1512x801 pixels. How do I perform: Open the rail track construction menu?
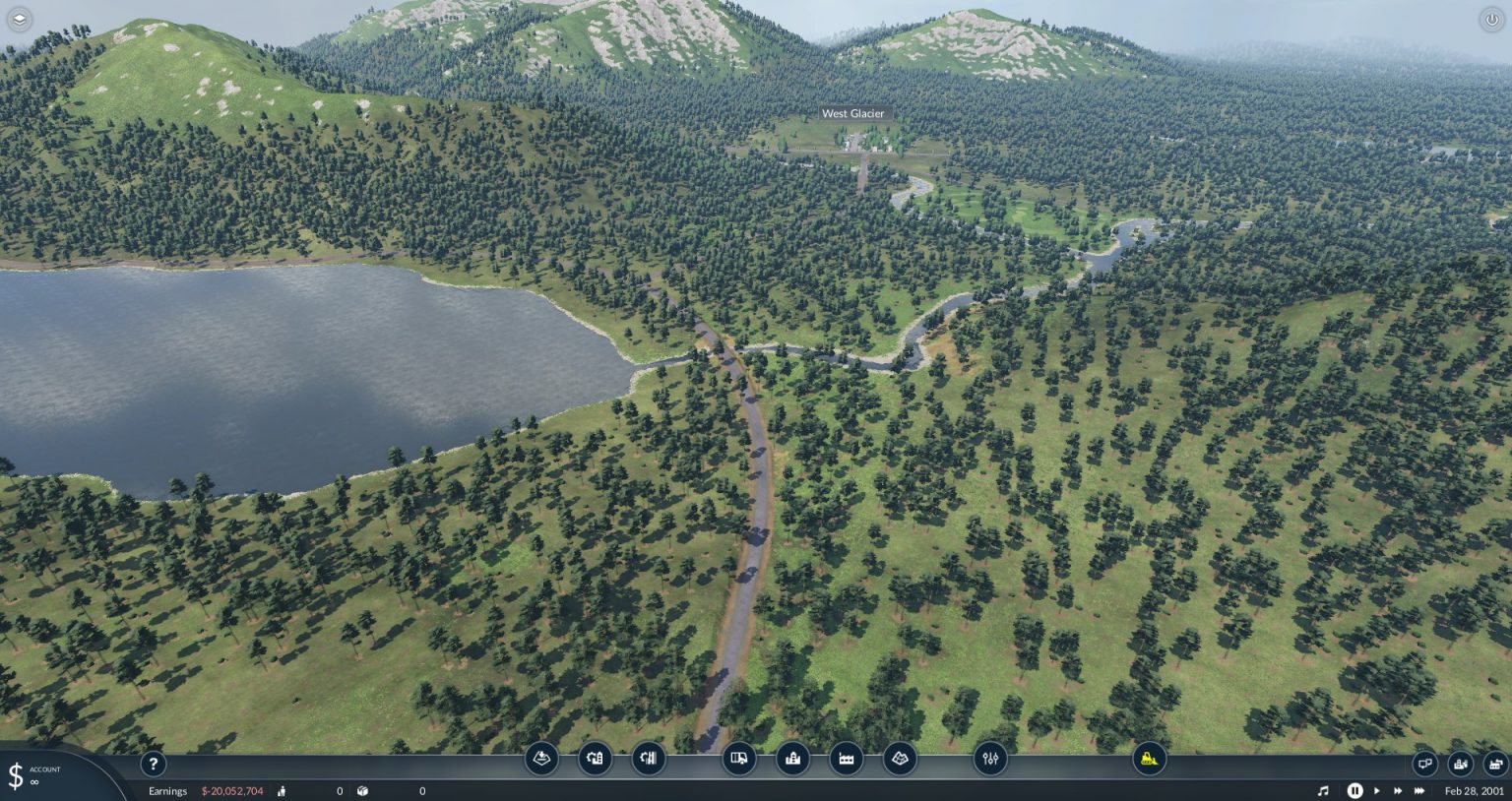click(x=648, y=759)
